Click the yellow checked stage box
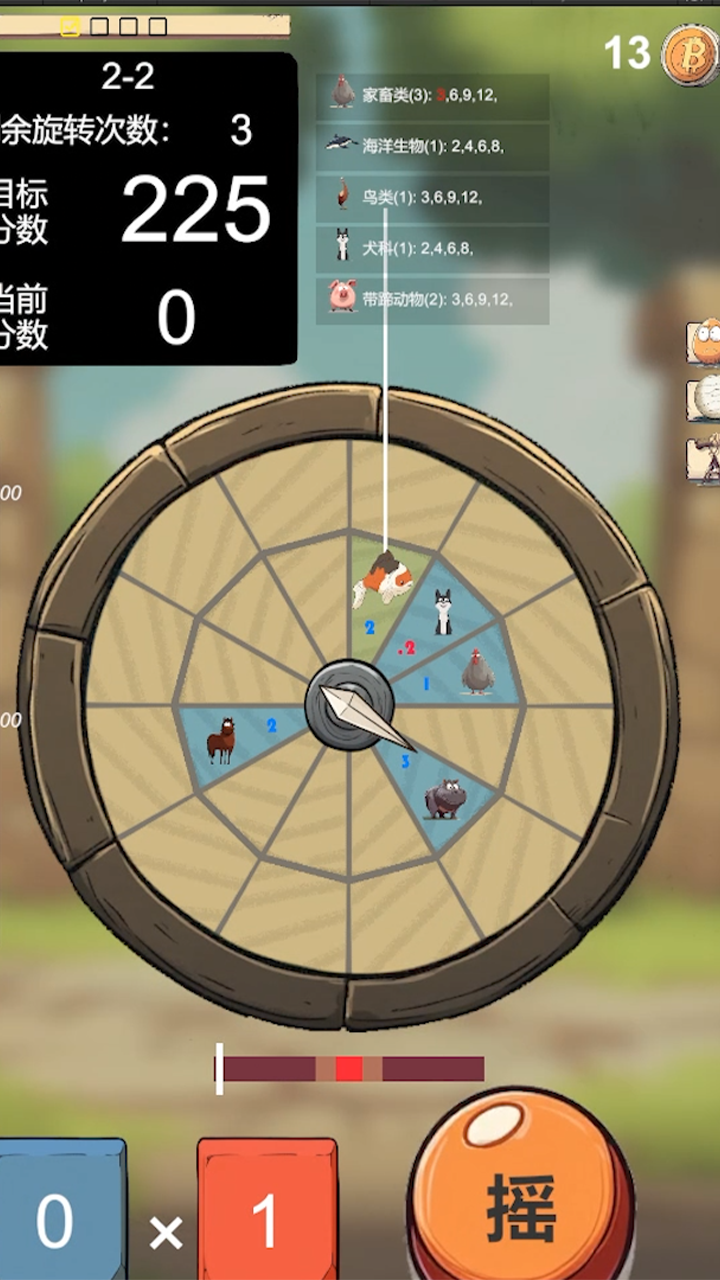Screen dimensions: 720x1280 coord(70,27)
